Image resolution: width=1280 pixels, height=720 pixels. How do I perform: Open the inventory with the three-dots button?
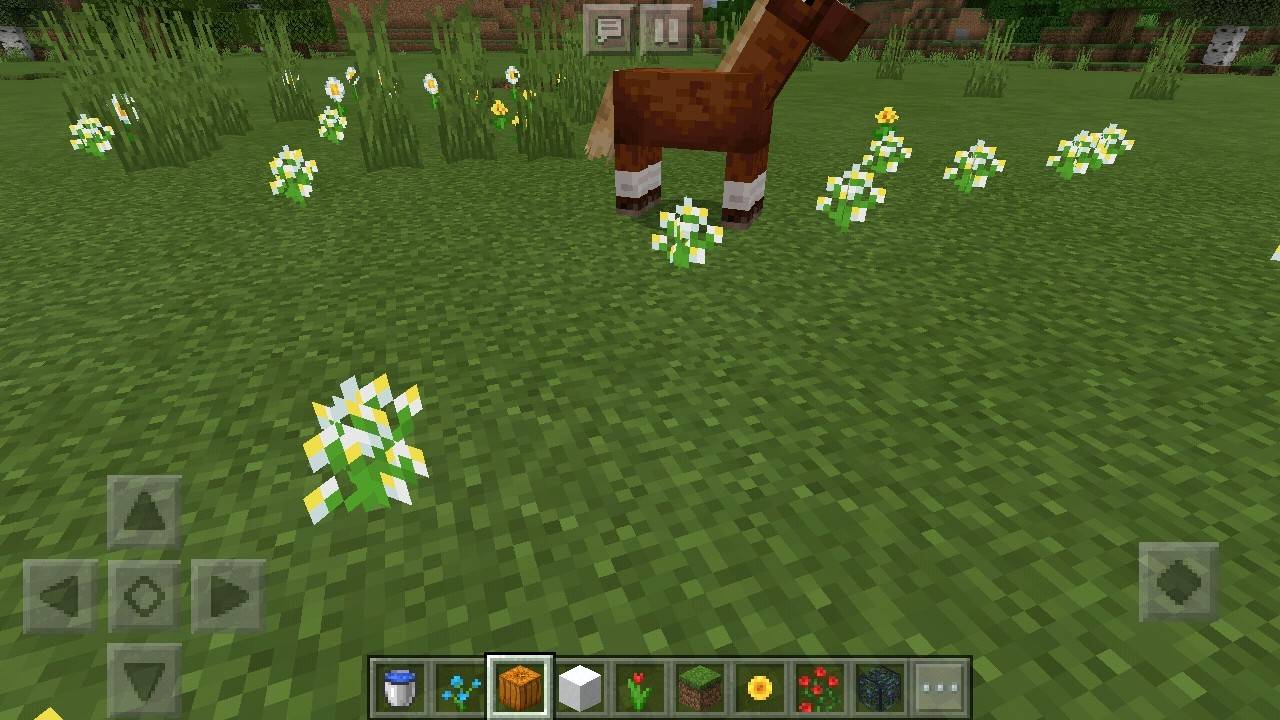coord(940,688)
